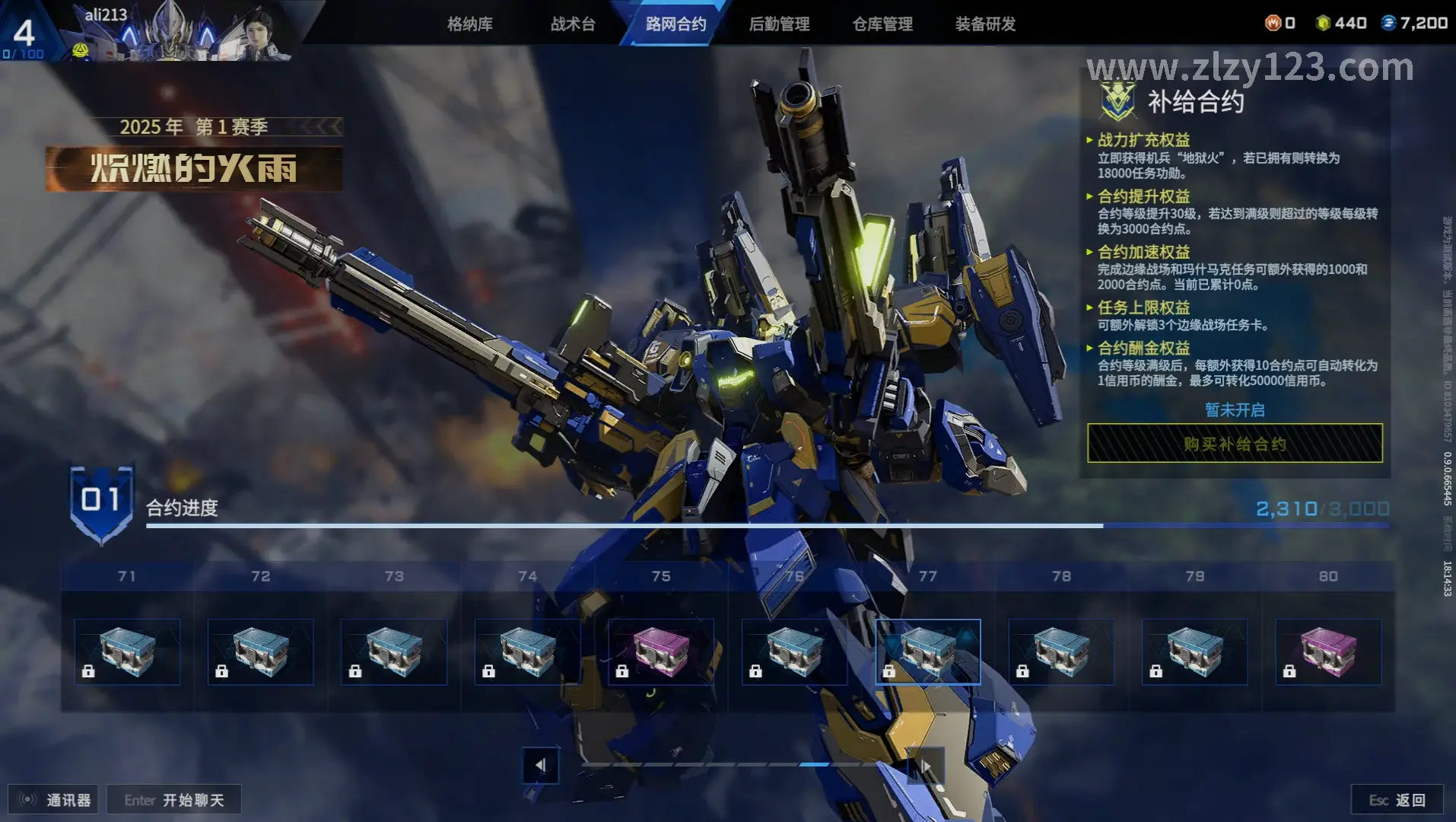Open the 战术台 tab

click(x=573, y=24)
